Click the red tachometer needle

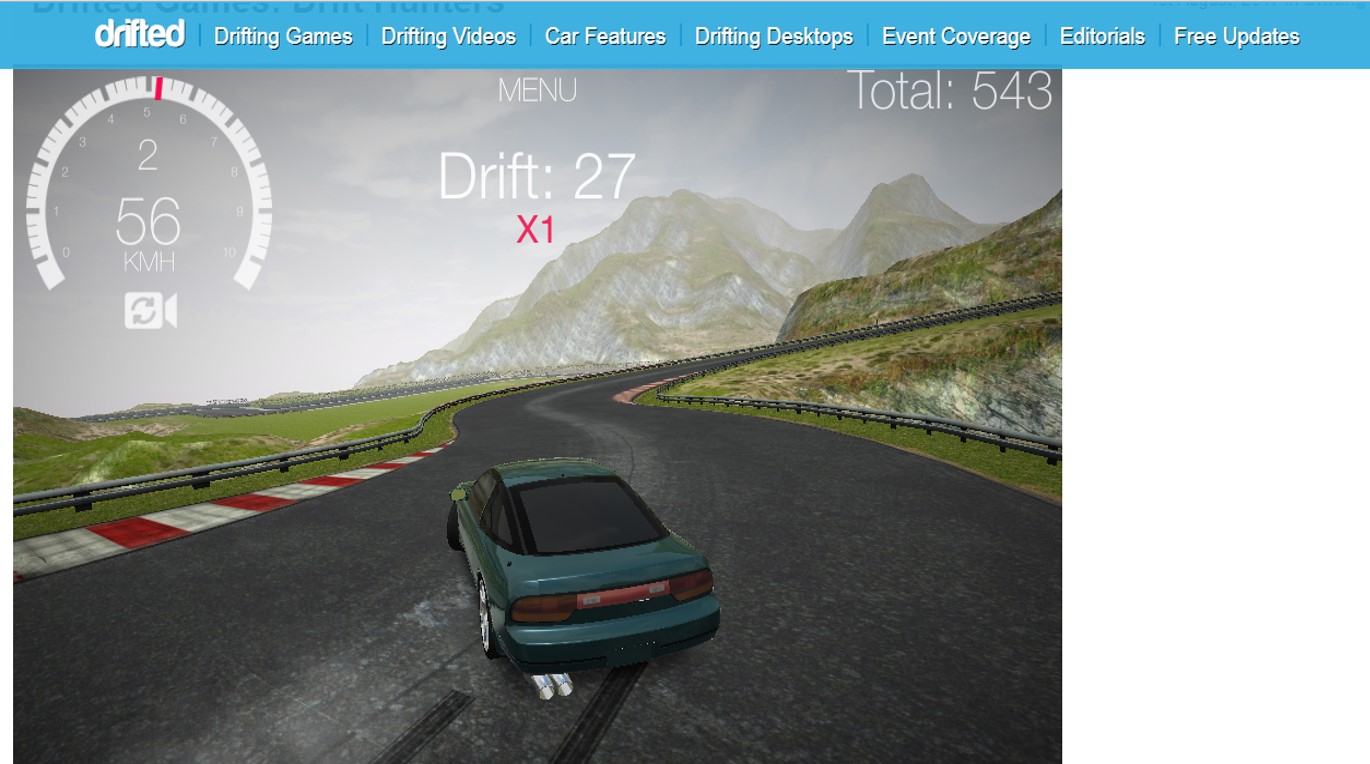[158, 88]
